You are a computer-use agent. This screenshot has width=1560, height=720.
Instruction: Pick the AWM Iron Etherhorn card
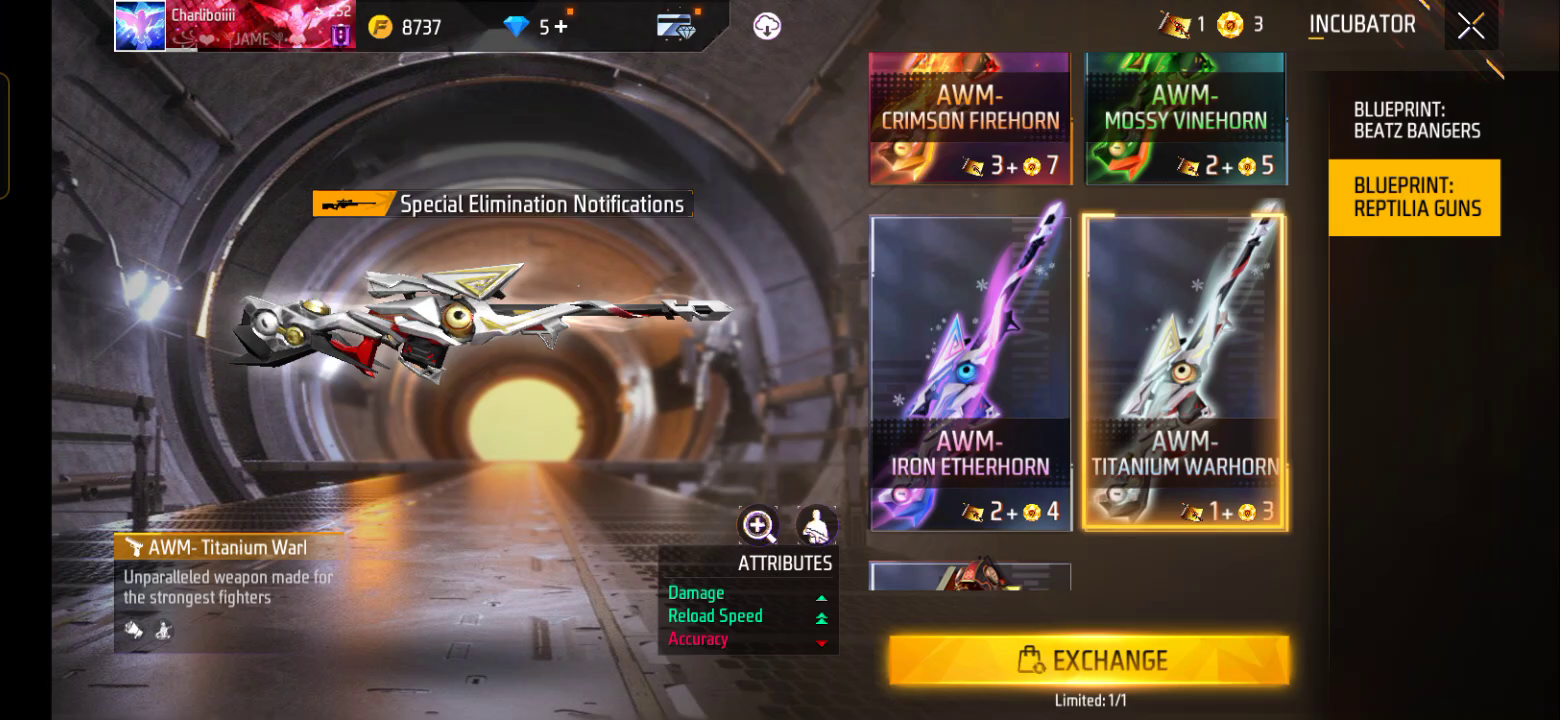[x=971, y=372]
